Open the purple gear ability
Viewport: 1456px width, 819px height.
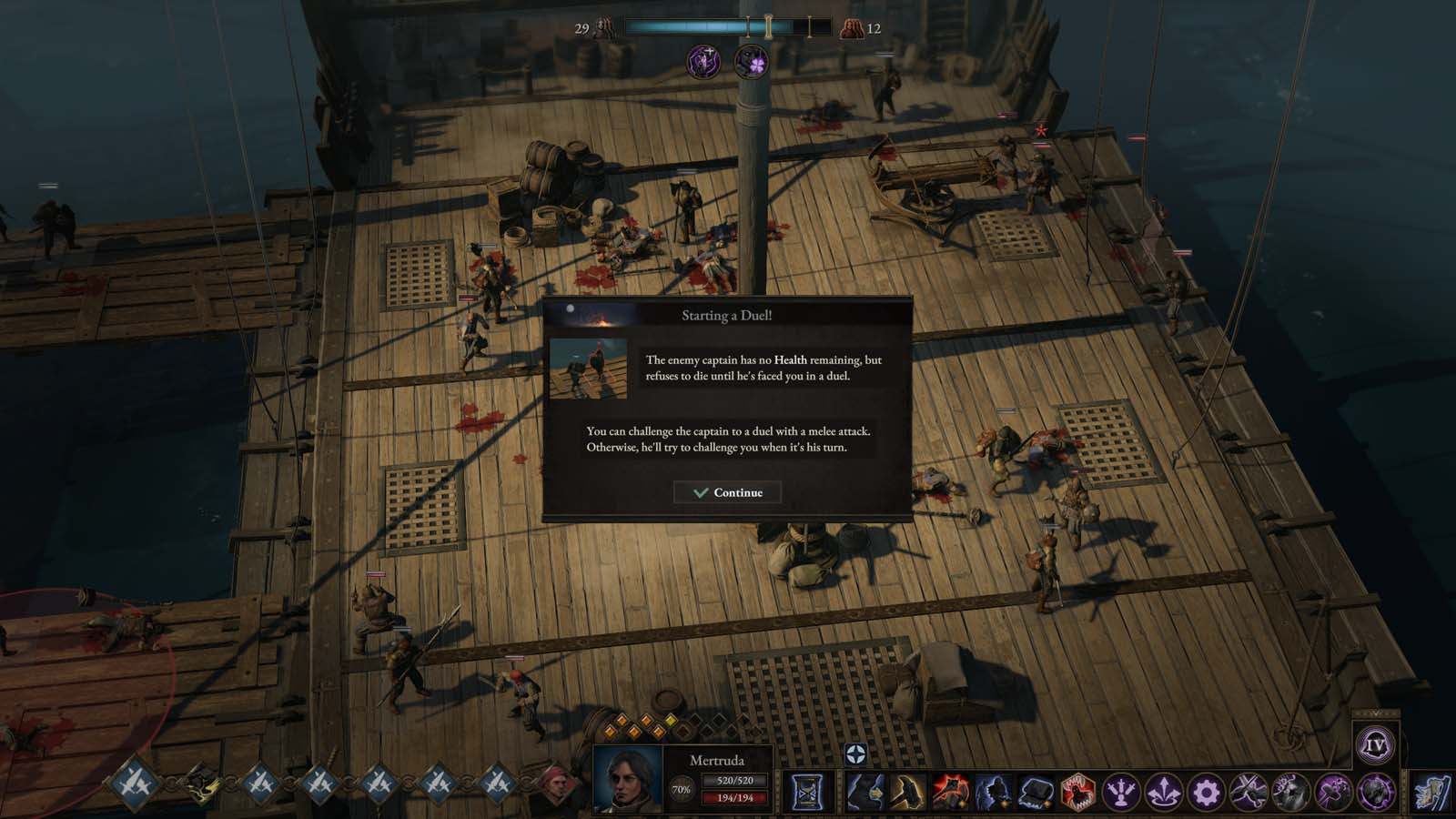pyautogui.click(x=1207, y=793)
